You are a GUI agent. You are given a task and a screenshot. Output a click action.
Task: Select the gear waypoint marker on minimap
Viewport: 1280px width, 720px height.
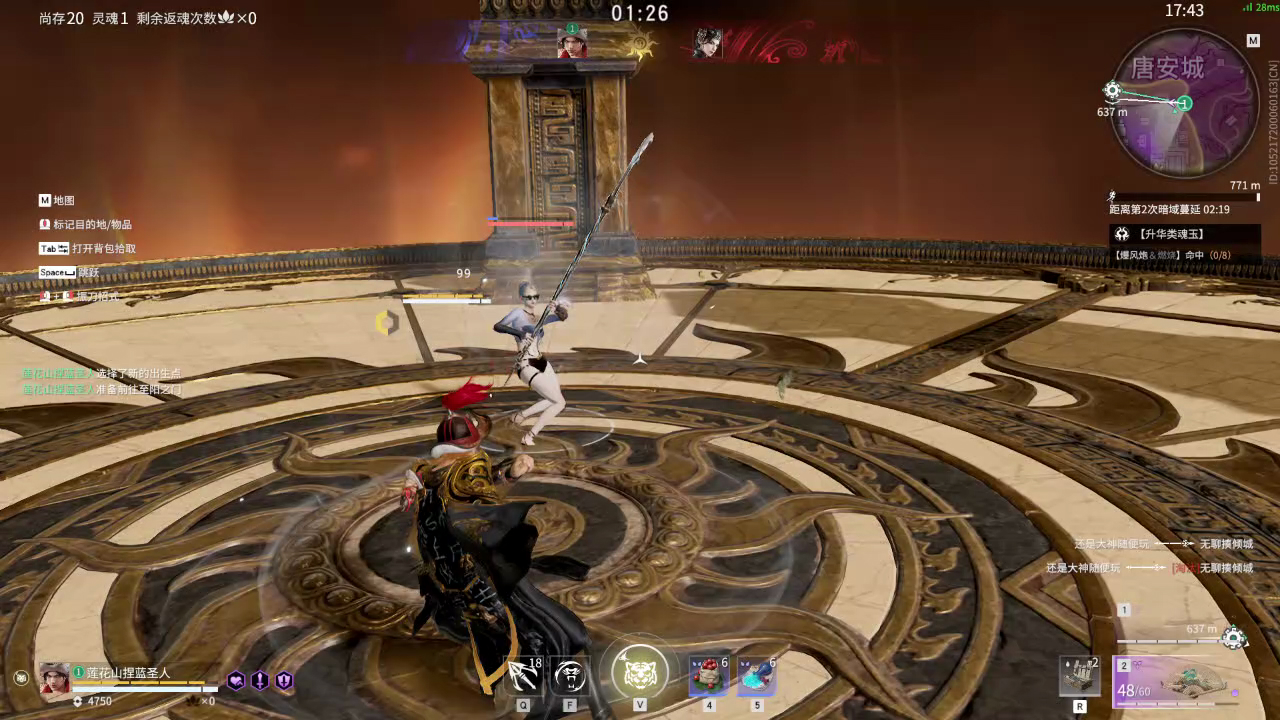[x=1112, y=91]
